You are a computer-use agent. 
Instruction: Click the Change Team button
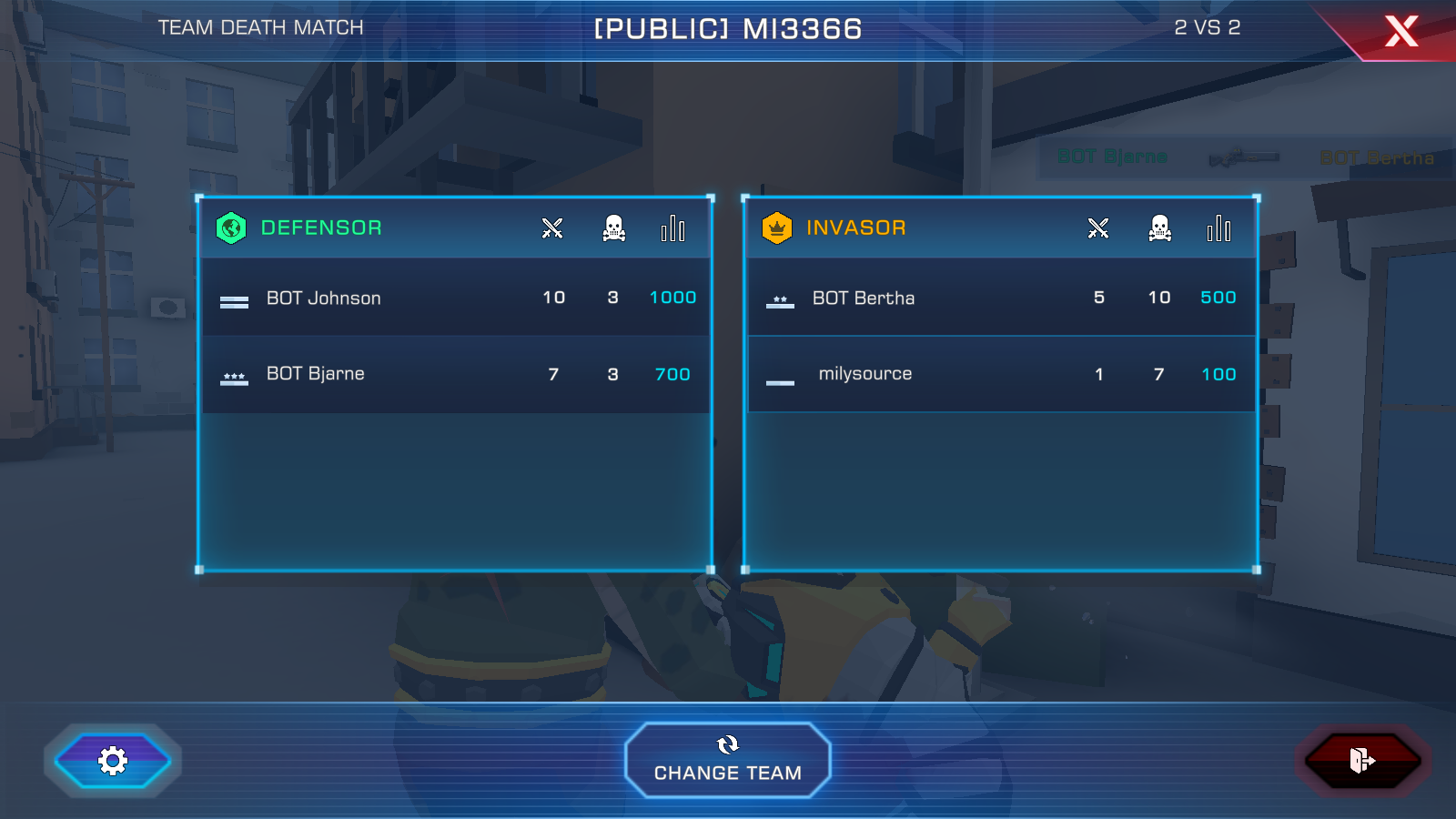coord(728,761)
